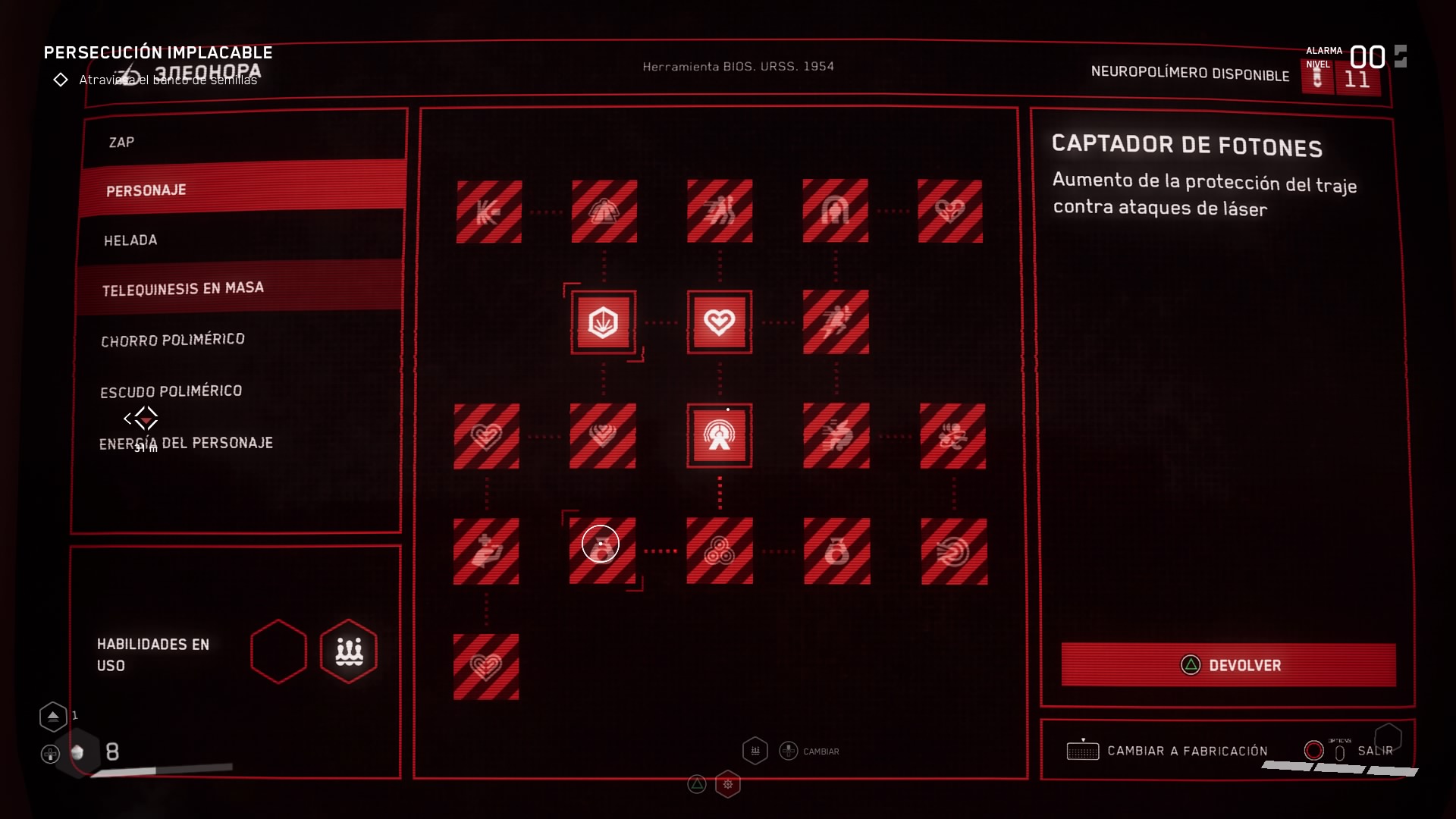Image resolution: width=1456 pixels, height=819 pixels.
Task: Select the locked spiral-target skill node
Action: 954,551
